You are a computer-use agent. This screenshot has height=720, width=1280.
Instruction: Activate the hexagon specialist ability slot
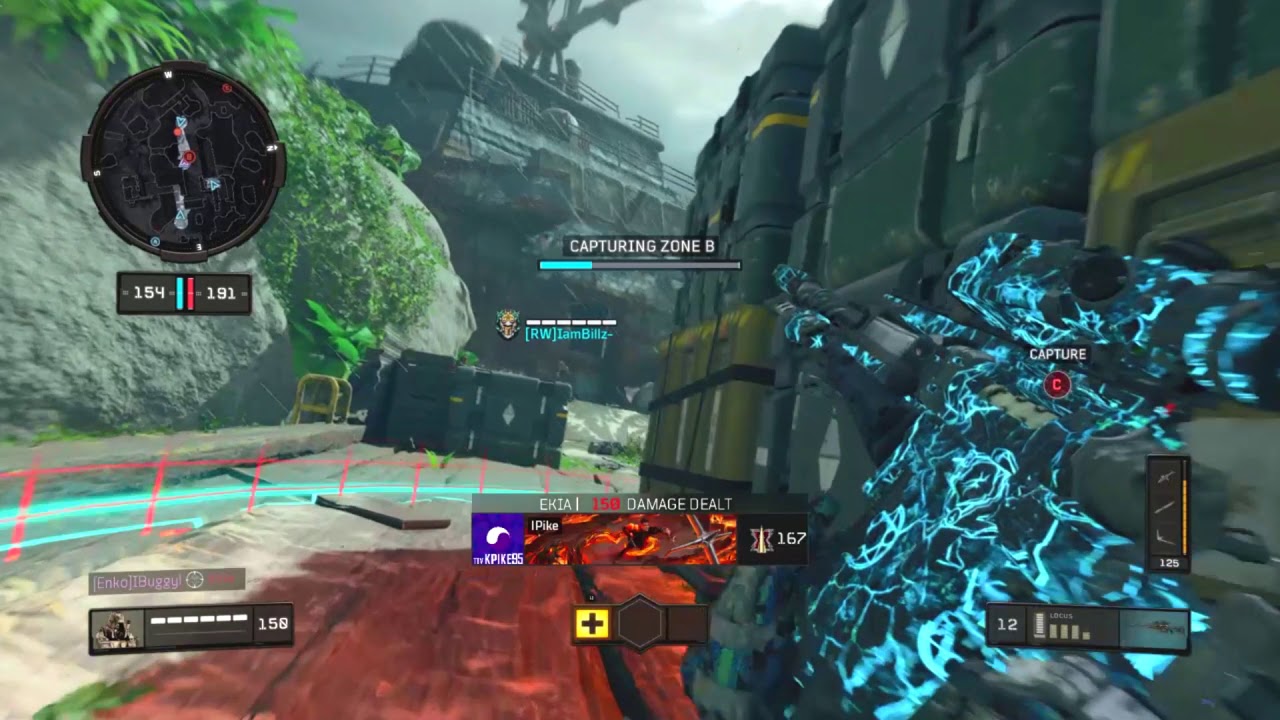click(640, 624)
